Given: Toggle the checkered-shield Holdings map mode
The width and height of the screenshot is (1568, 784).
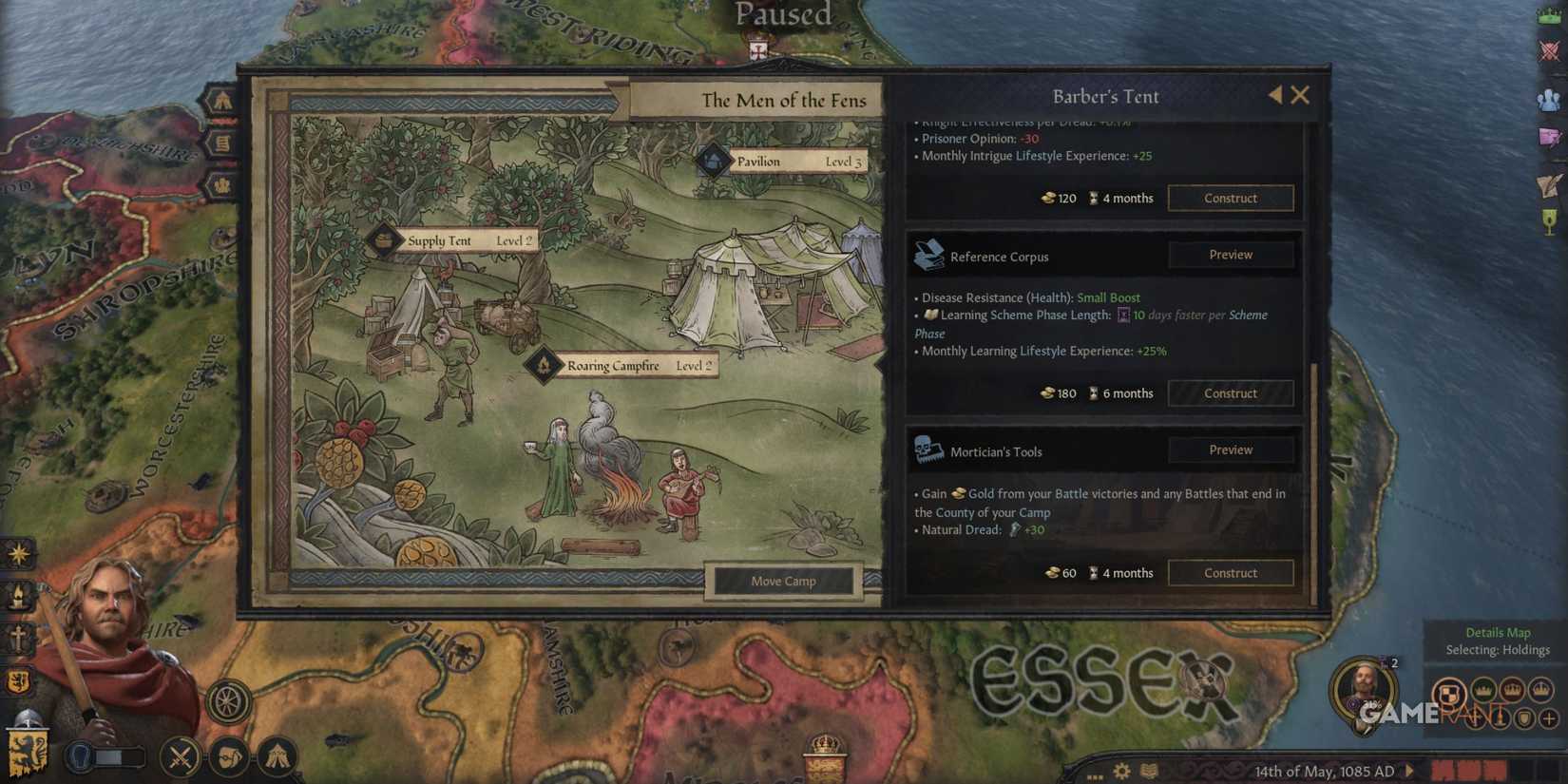Looking at the screenshot, I should tap(1450, 693).
